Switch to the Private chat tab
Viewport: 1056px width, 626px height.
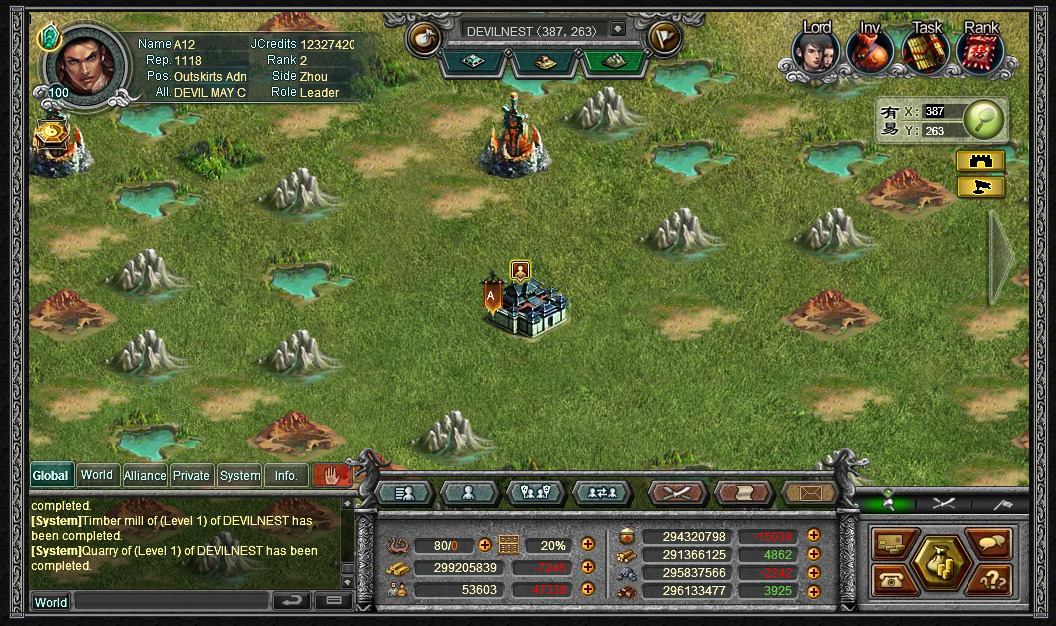pyautogui.click(x=191, y=475)
